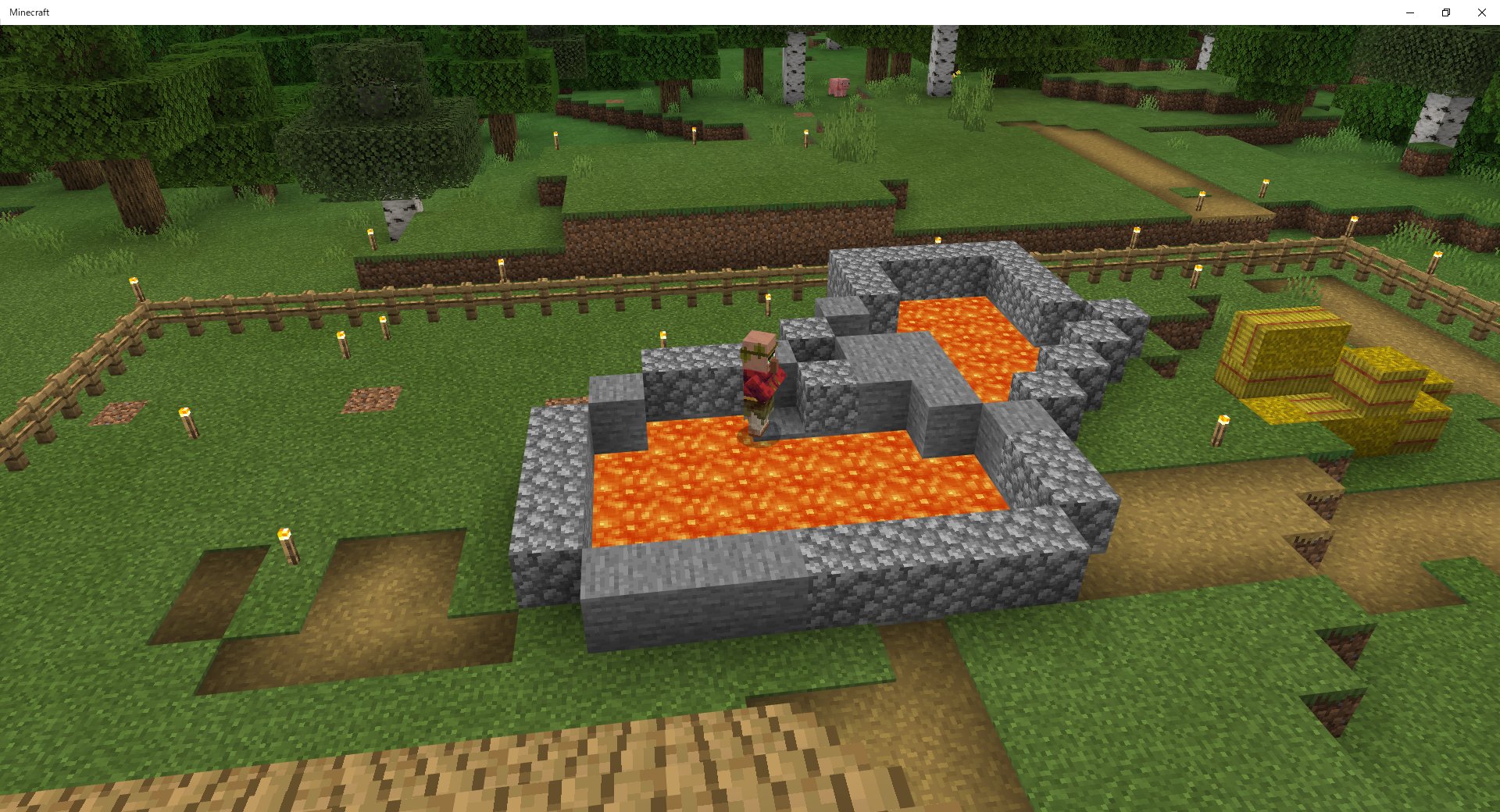Click the Minecraft title in the title bar

[x=30, y=12]
